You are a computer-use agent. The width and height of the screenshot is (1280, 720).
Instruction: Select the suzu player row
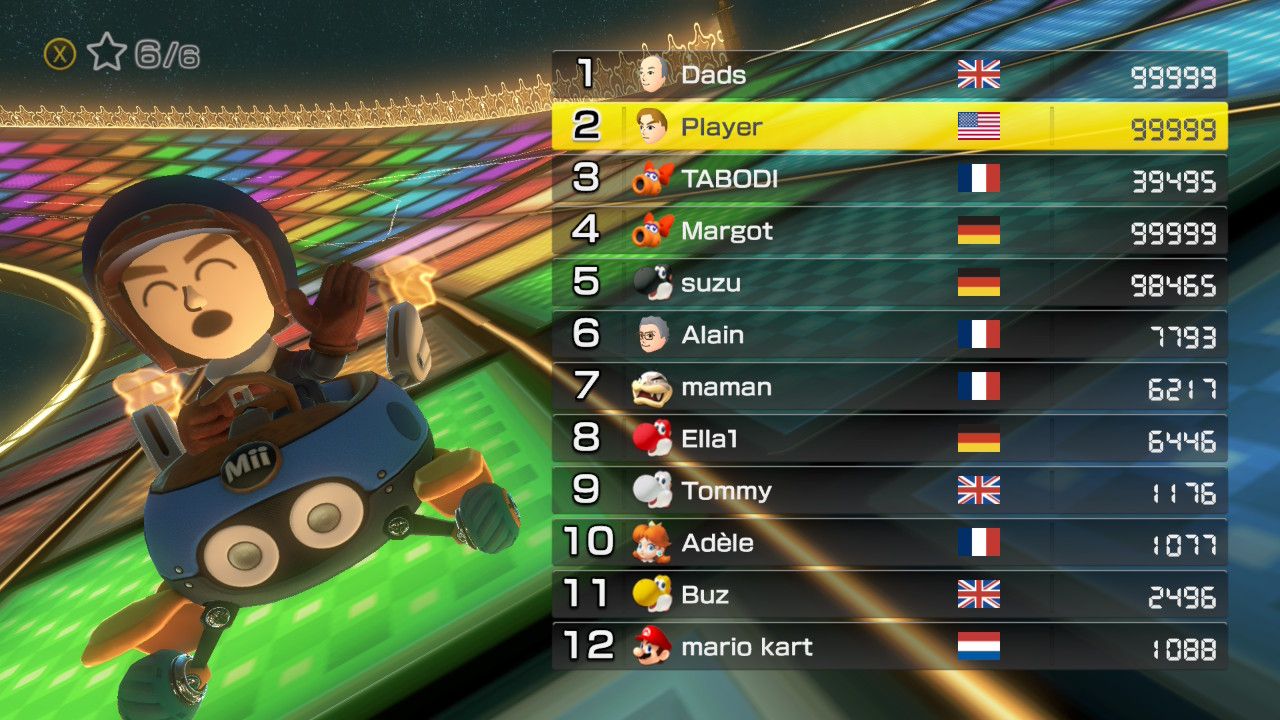click(889, 283)
